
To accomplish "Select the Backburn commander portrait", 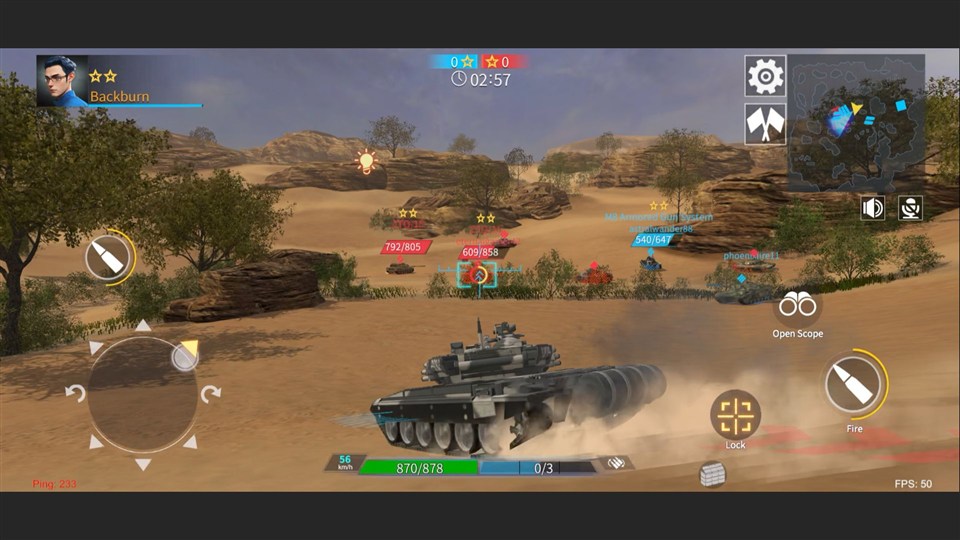I will [62, 81].
